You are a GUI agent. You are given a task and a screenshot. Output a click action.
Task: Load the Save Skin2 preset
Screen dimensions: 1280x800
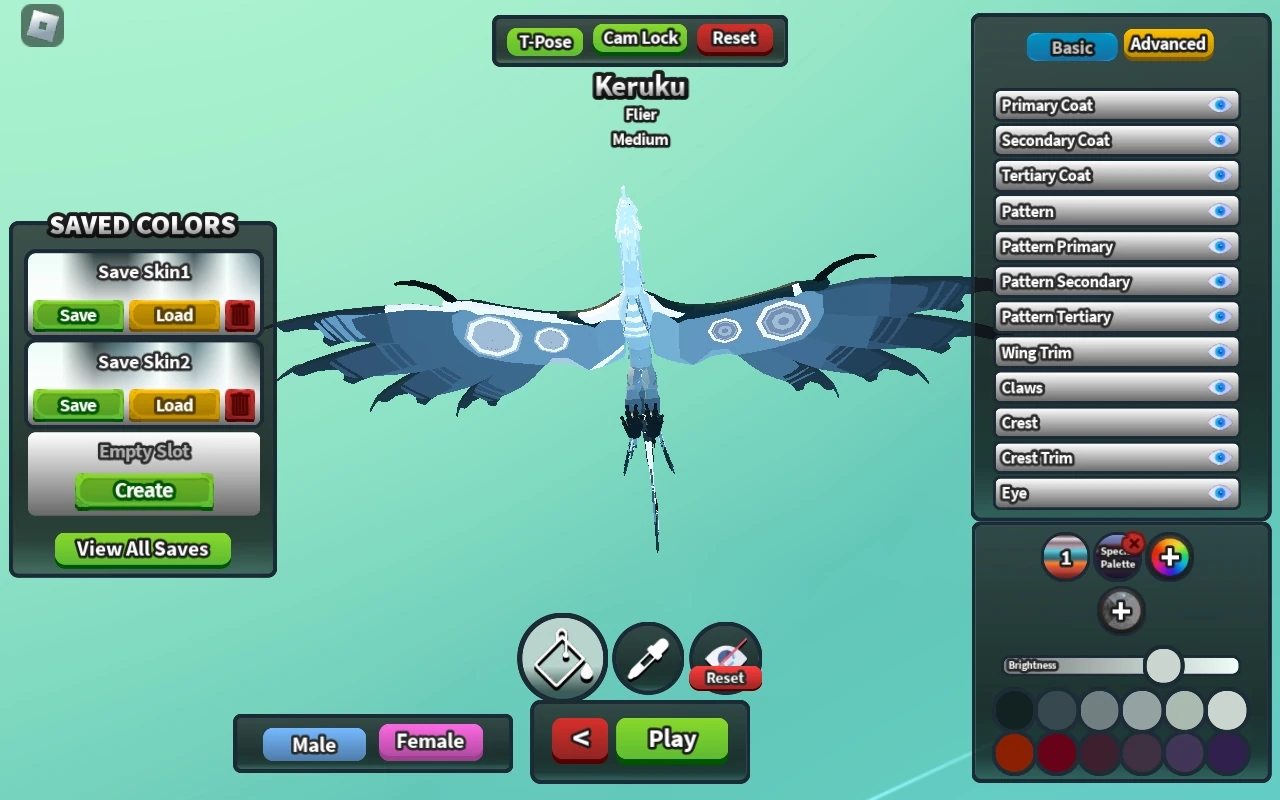tap(173, 405)
